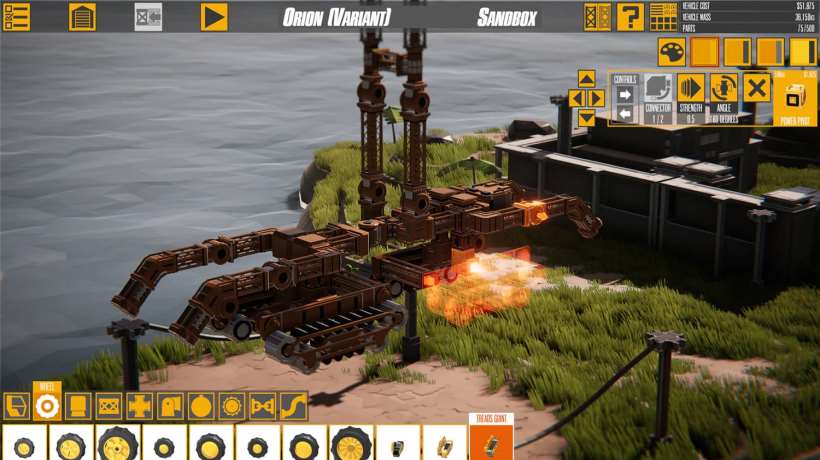Click the down arrow of the move pad
This screenshot has width=820, height=460.
[x=587, y=117]
